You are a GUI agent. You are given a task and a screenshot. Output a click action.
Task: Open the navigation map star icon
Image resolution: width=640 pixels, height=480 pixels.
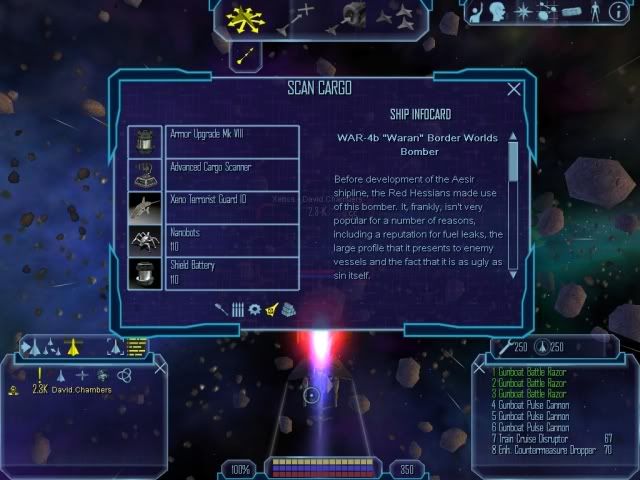pos(523,13)
